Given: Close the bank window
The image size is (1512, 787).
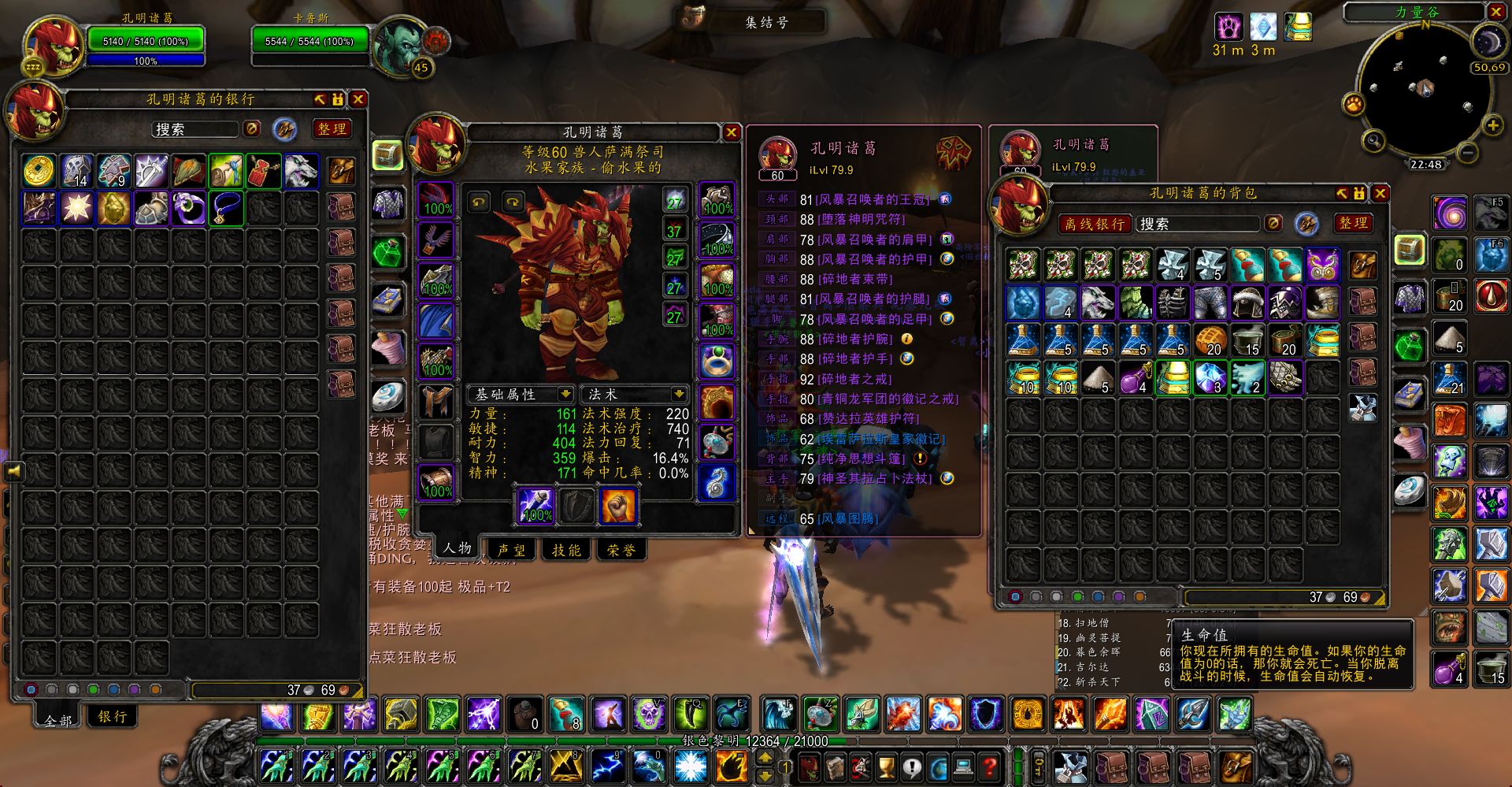Looking at the screenshot, I should pyautogui.click(x=358, y=99).
